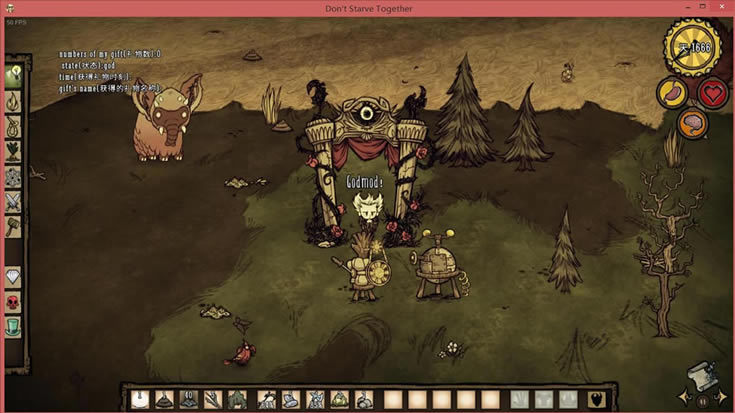Open the map scroll button
Viewport: 735px width, 413px height.
point(702,376)
